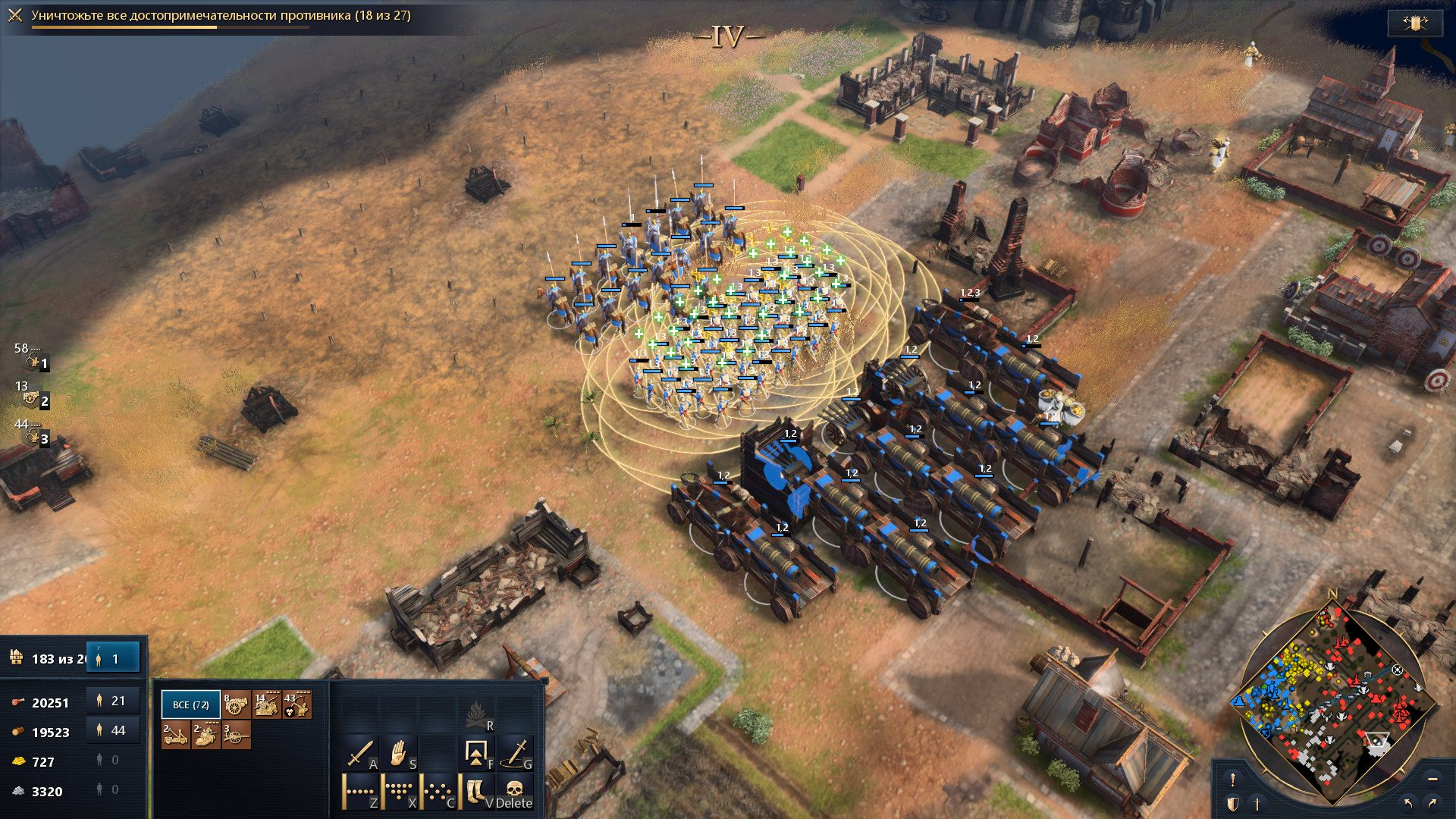Viewport: 1456px width, 819px height.
Task: Activate the sword attack-move command
Action: pyautogui.click(x=361, y=755)
